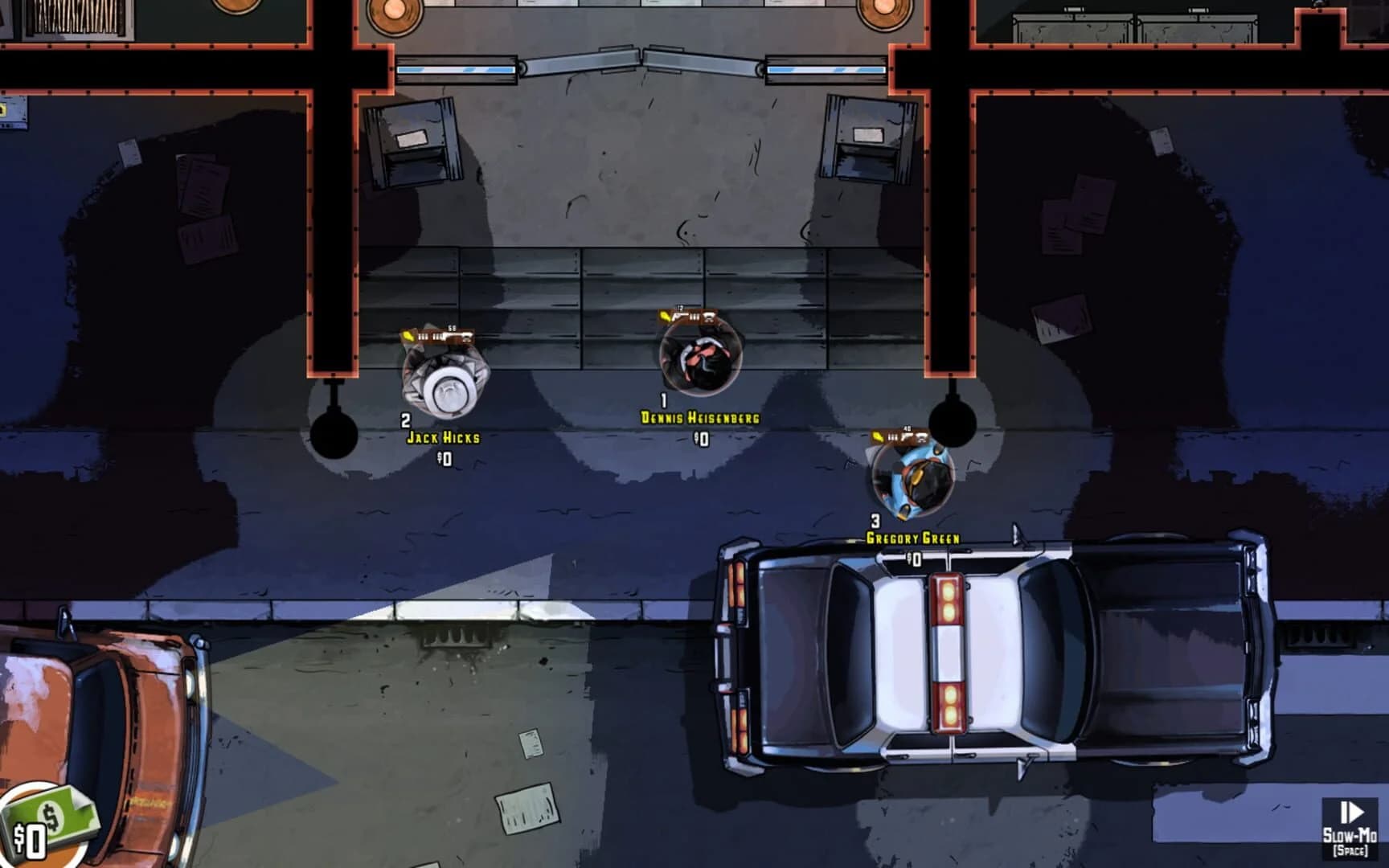Click Gregory Green's holstered weapon icon
Screen dimensions: 1389x868
click(923, 437)
